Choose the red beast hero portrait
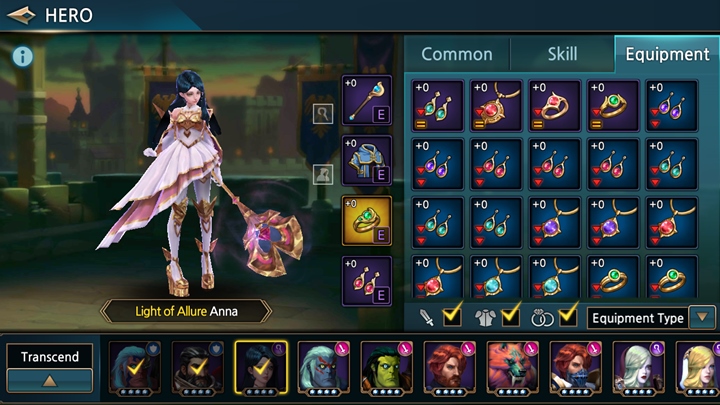This screenshot has height=405, width=720. 511,367
